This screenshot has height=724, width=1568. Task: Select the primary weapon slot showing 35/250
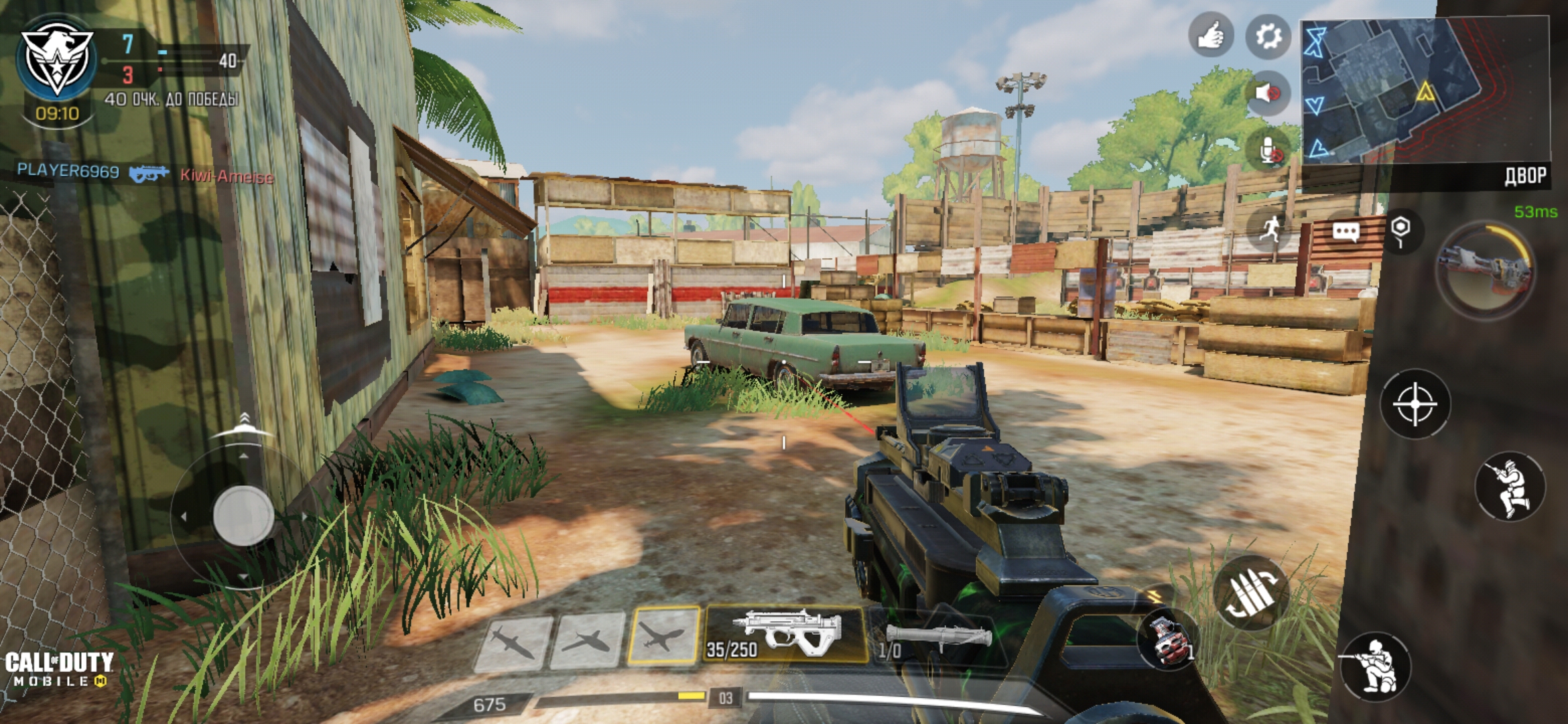(x=785, y=635)
